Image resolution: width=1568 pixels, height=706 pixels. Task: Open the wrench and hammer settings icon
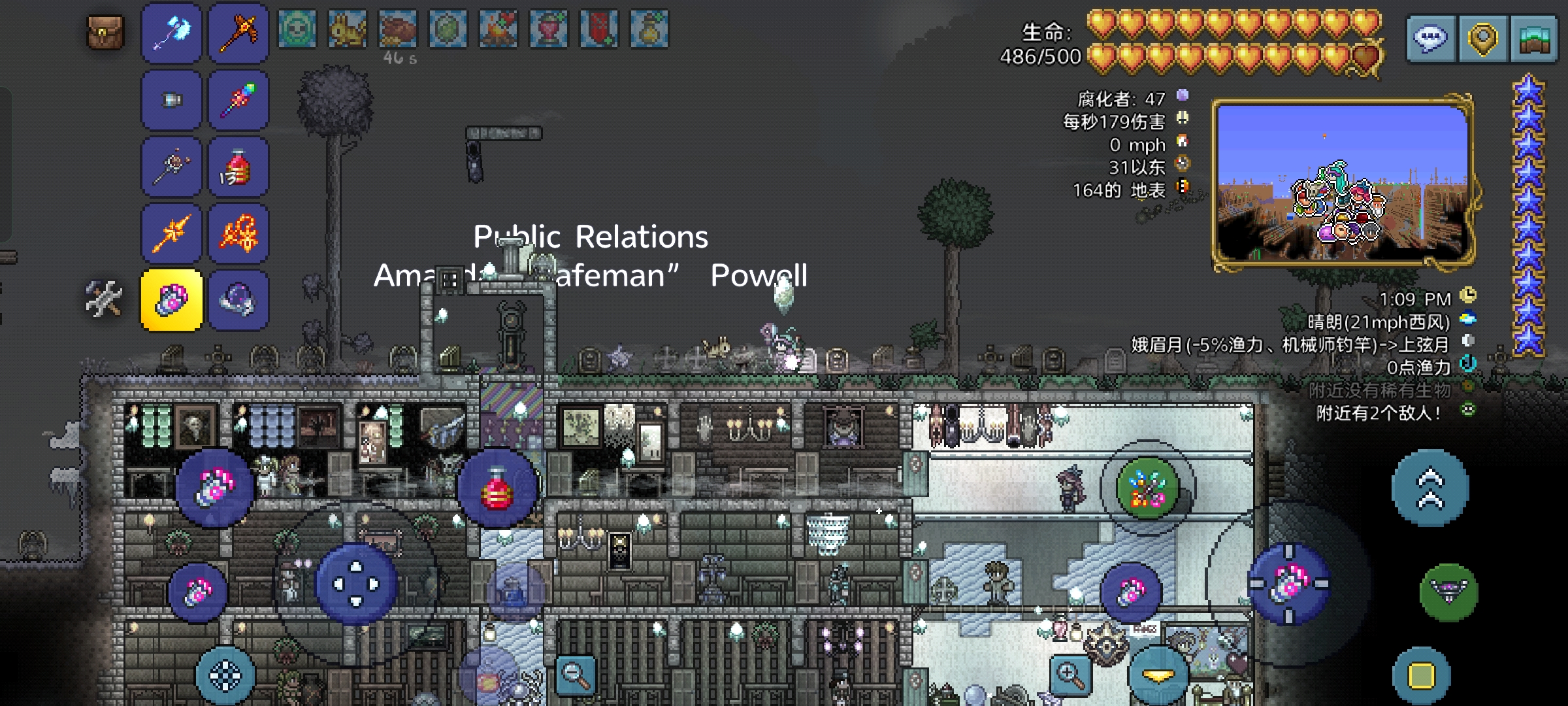click(104, 299)
